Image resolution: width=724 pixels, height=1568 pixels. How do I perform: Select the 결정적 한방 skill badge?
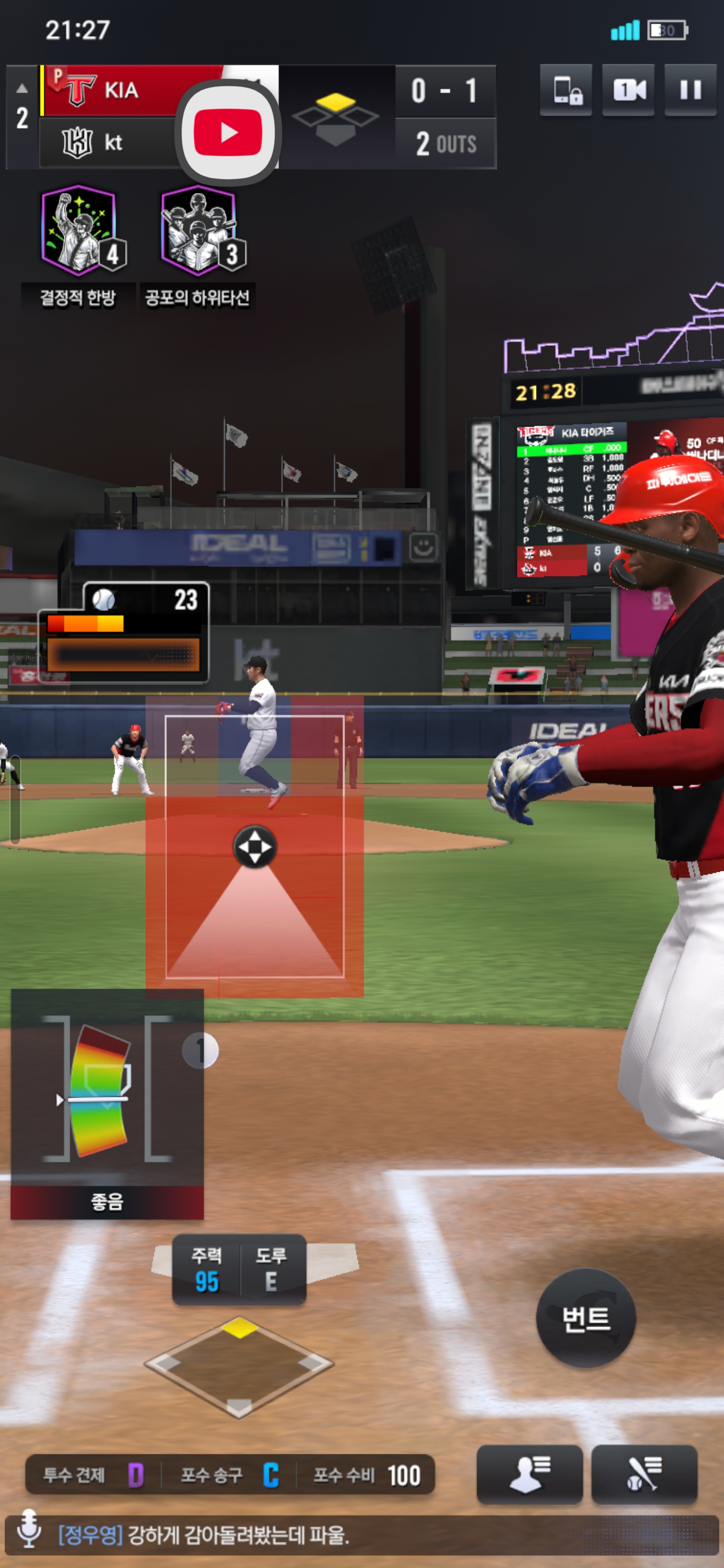(79, 231)
